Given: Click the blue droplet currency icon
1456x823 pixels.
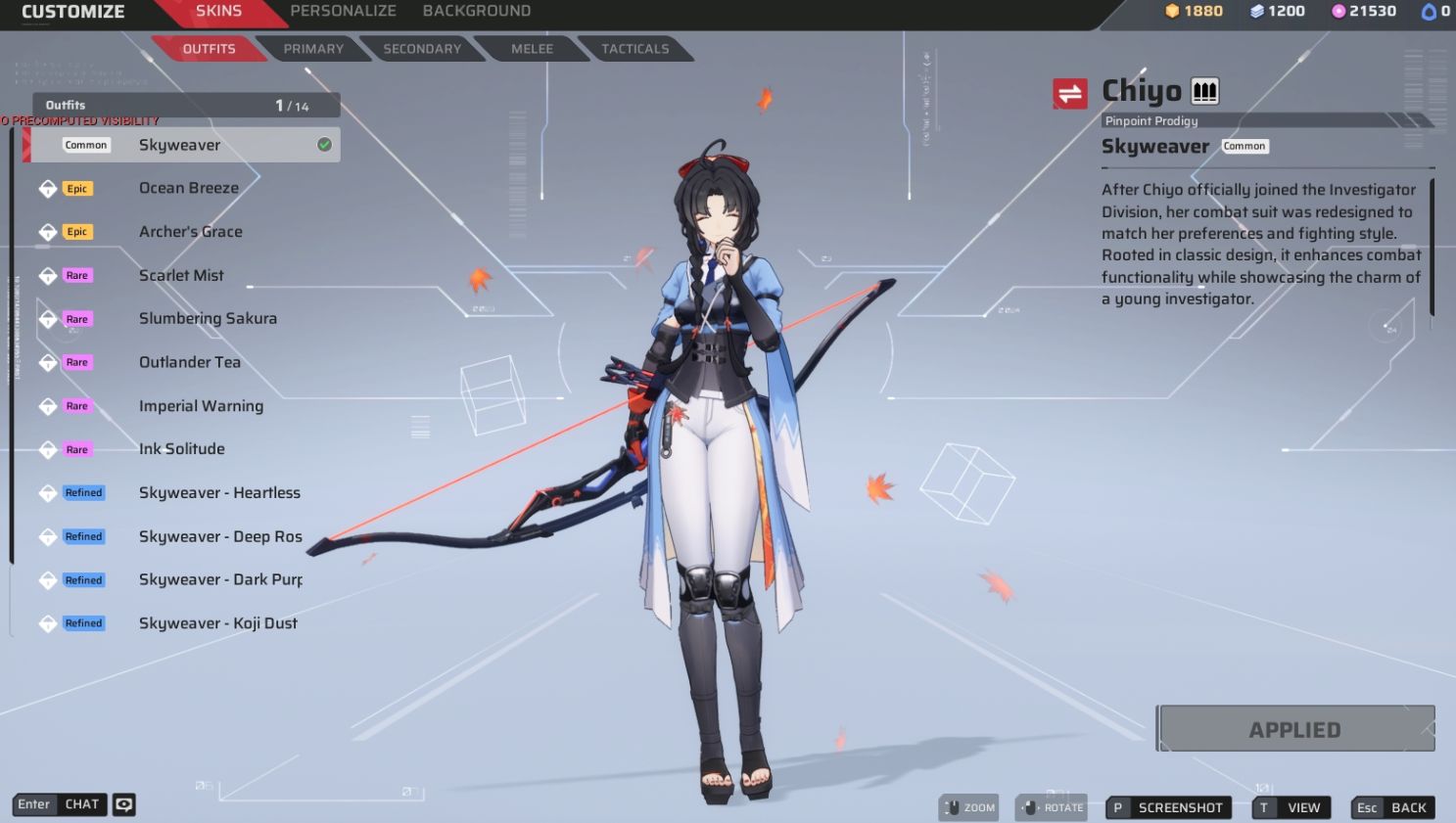Looking at the screenshot, I should pos(1426,13).
